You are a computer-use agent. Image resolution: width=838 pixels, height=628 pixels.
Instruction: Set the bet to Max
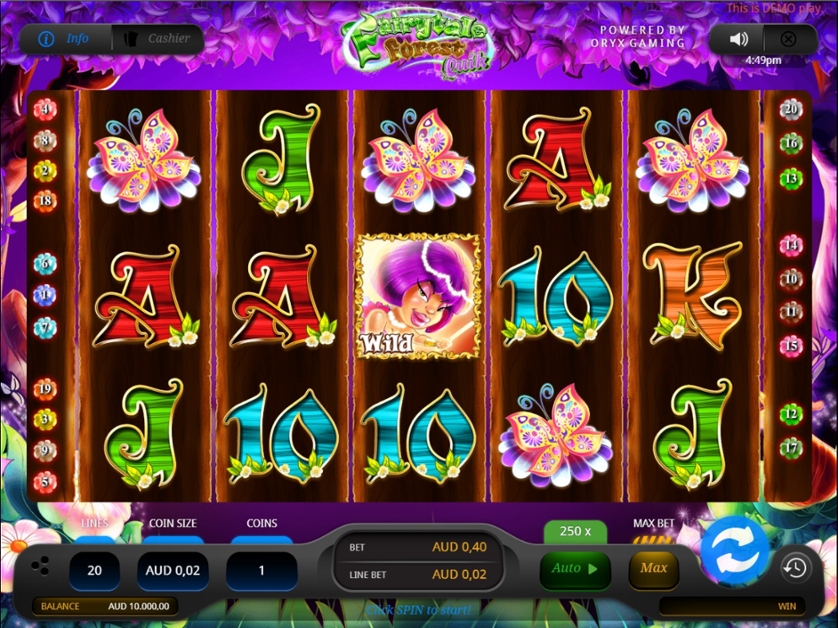[653, 569]
